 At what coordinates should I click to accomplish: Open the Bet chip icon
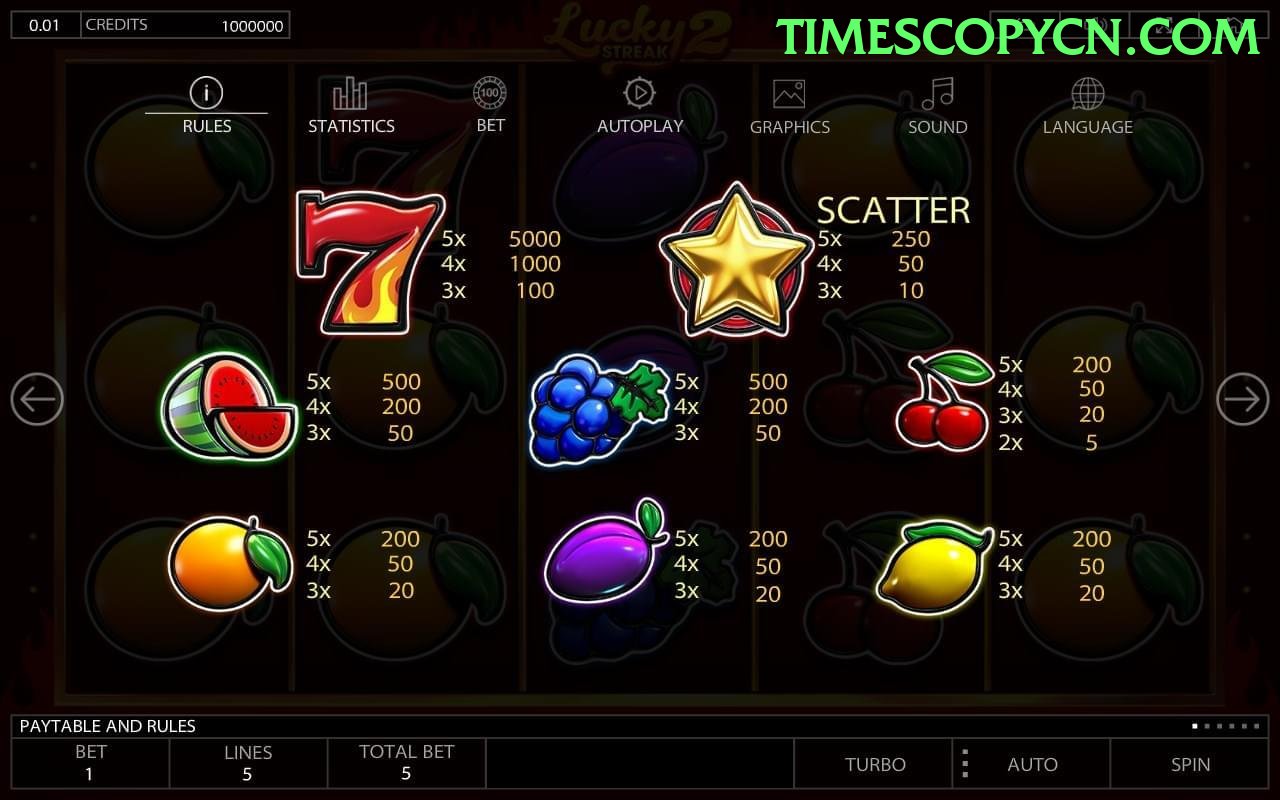click(490, 92)
